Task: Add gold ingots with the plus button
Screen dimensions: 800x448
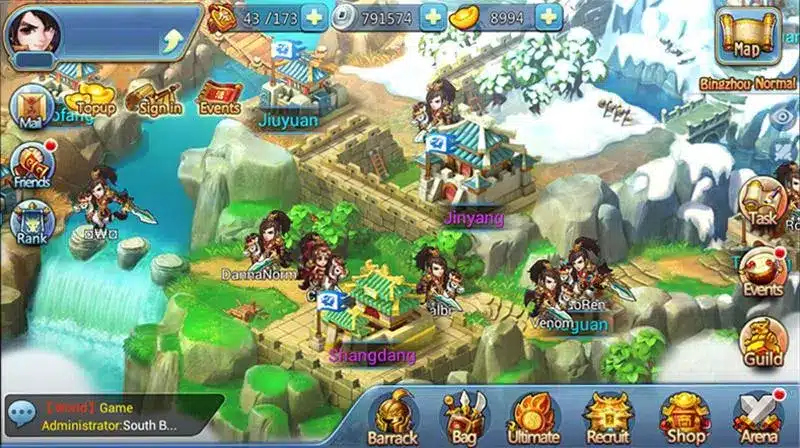Action: click(x=548, y=16)
